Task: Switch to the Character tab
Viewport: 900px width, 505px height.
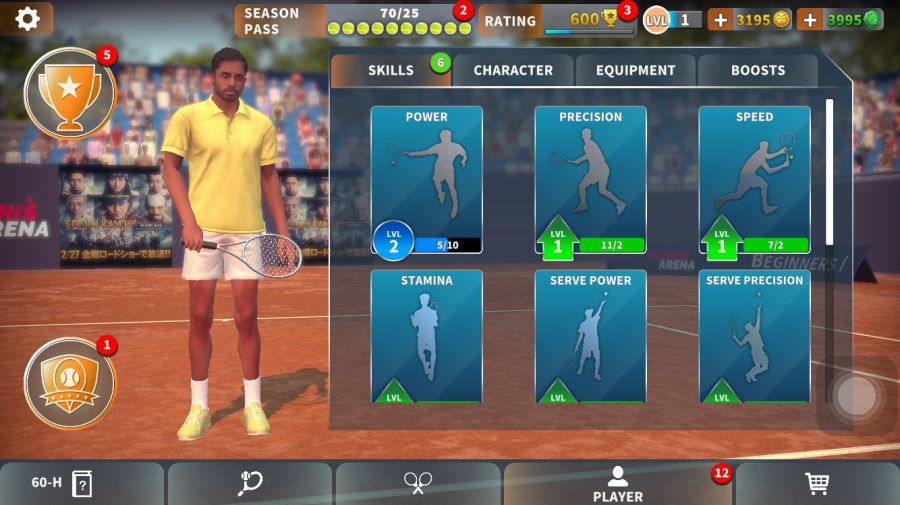Action: [x=512, y=70]
